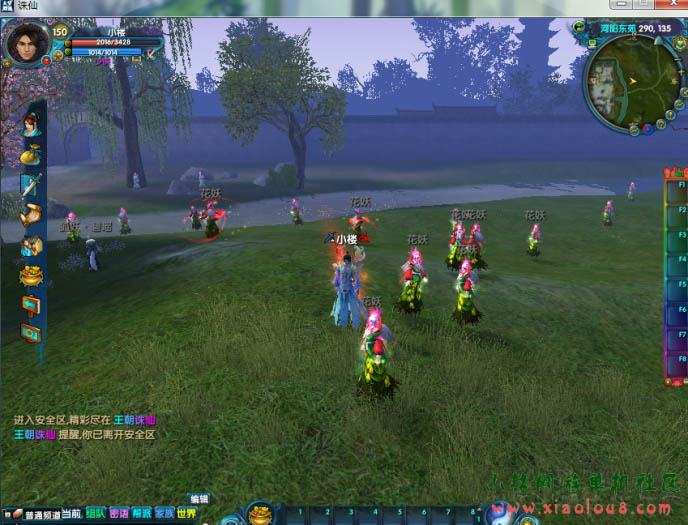Switch to the 组队 team chat tab

coord(95,514)
